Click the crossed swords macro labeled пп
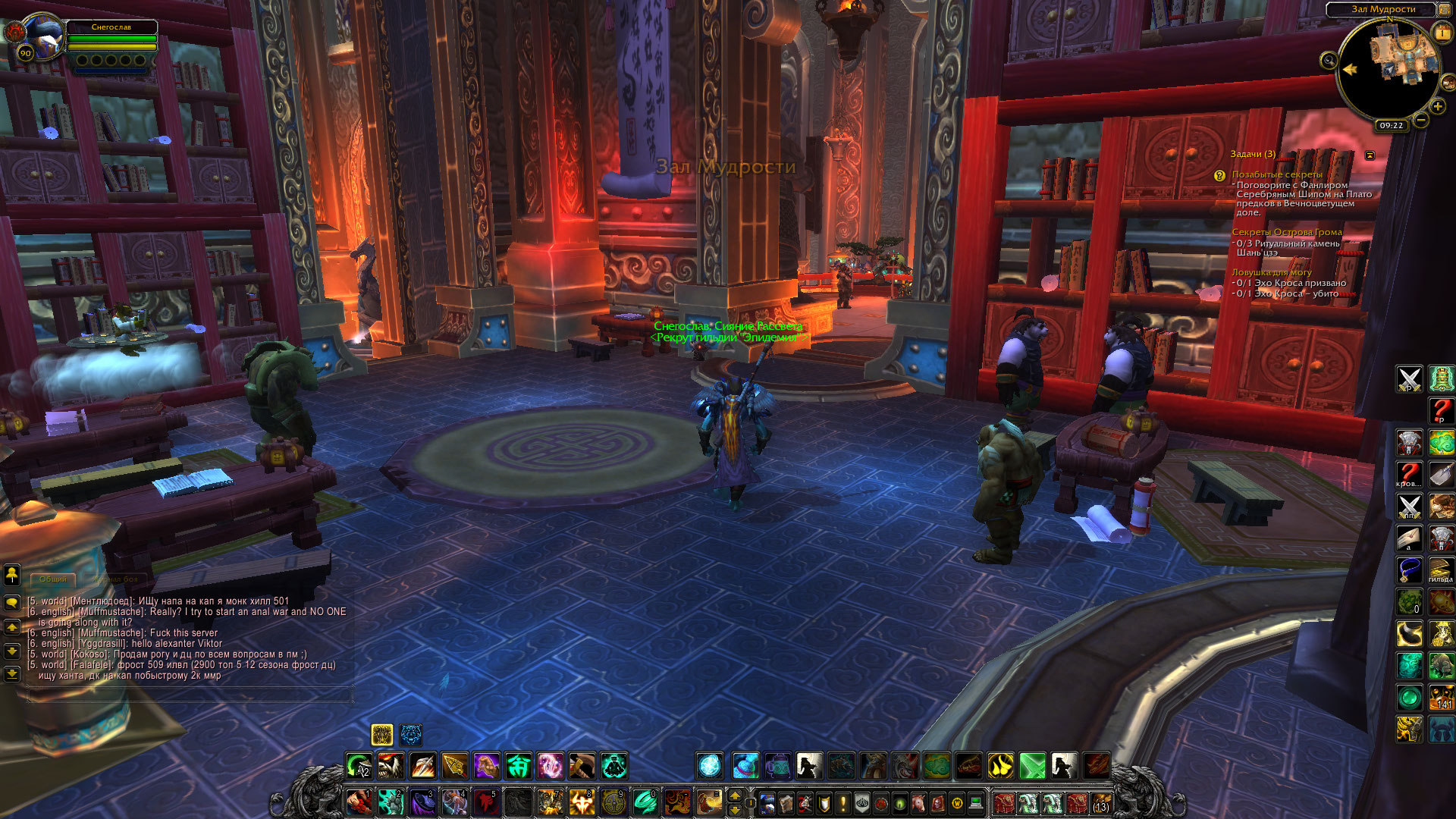The image size is (1456, 819). 1409,506
